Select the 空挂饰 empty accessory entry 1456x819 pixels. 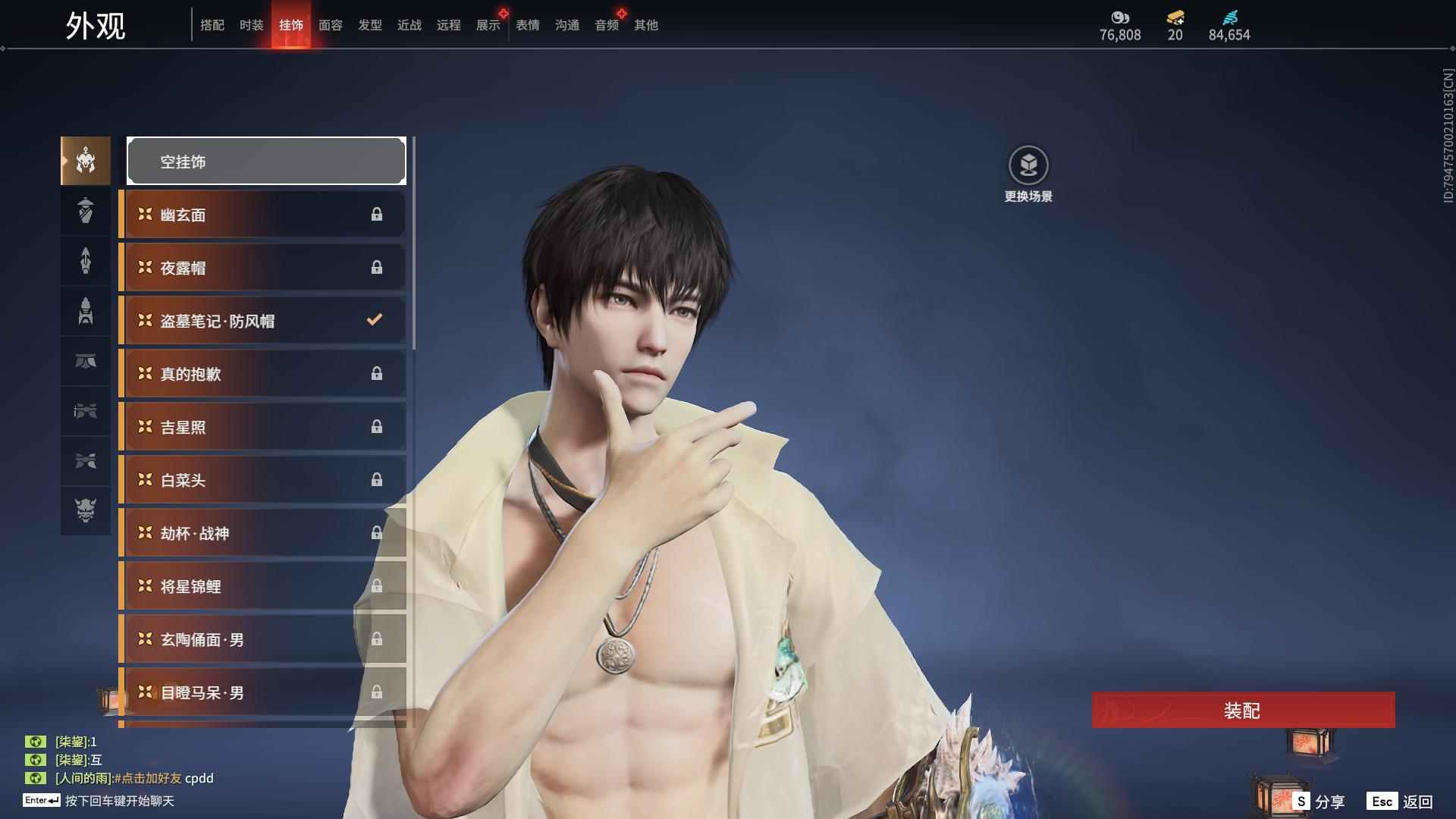tap(266, 162)
